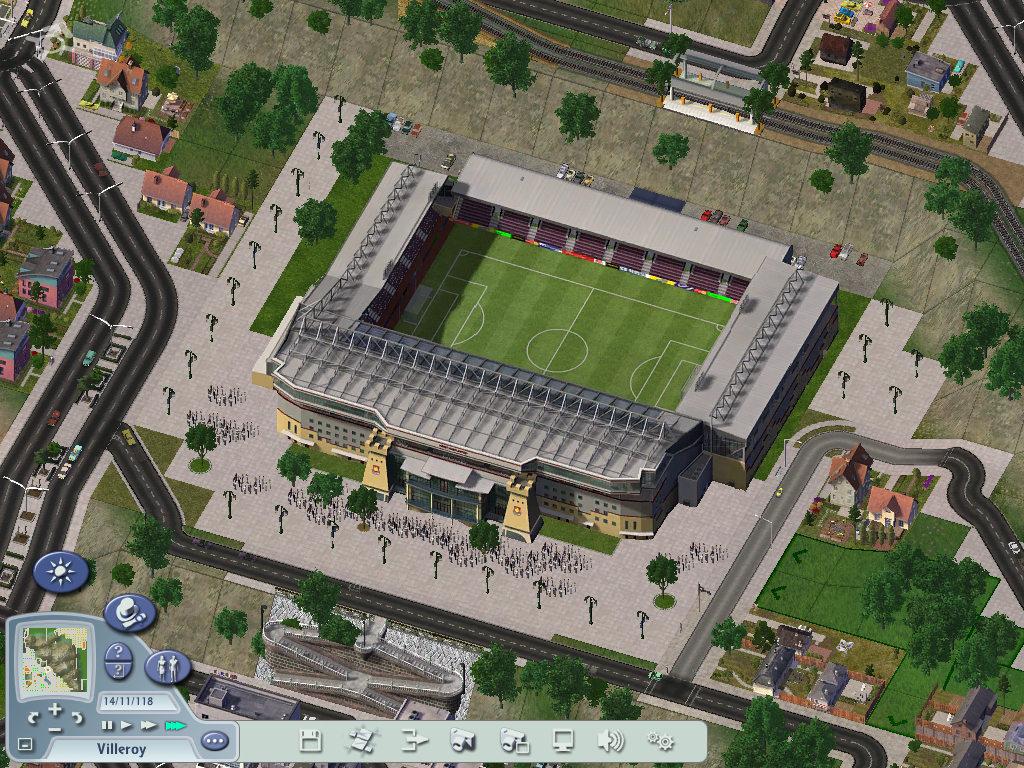Exit to region with arrow icon
Image resolution: width=1024 pixels, height=768 pixels.
(x=412, y=741)
